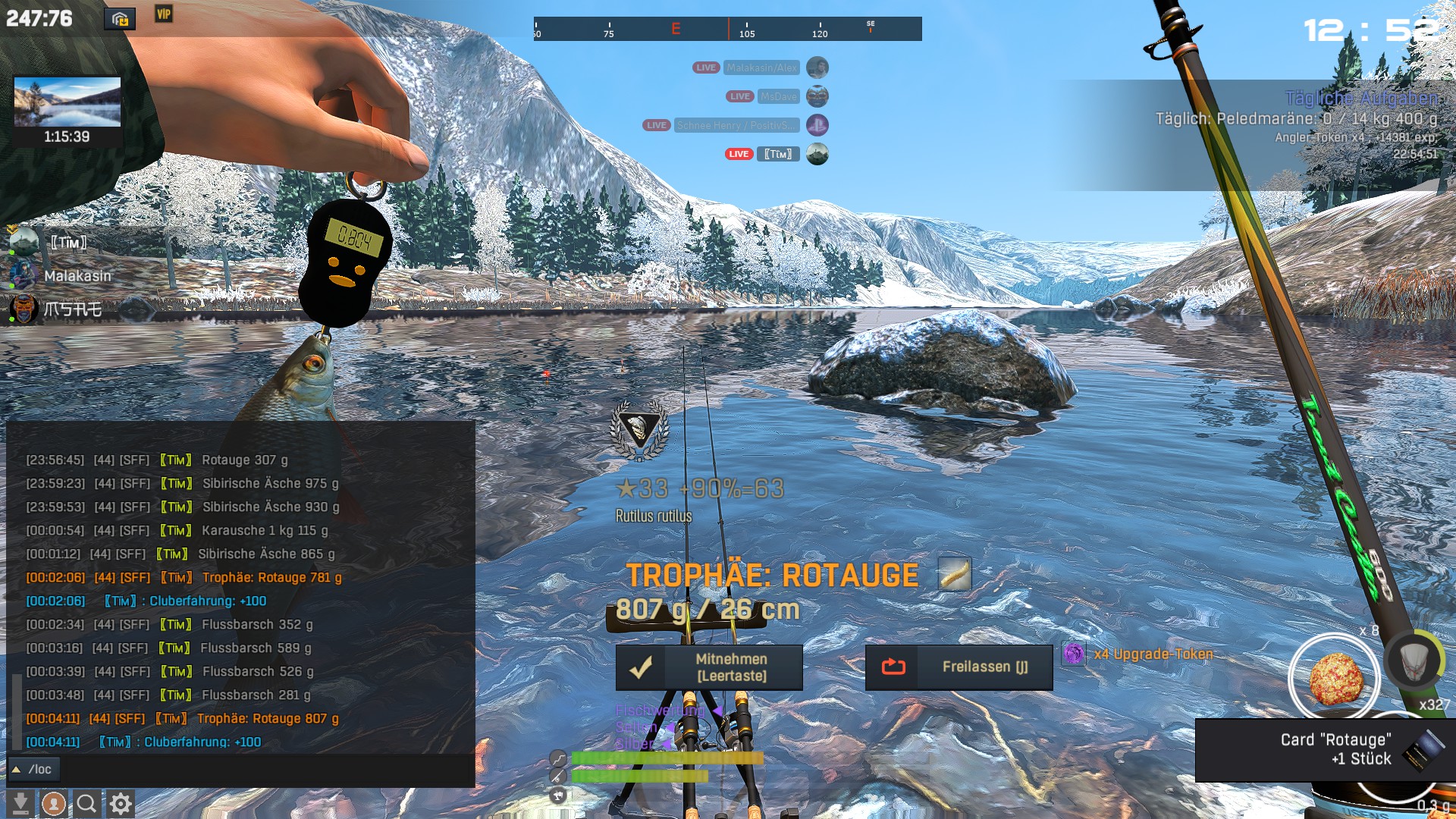Select the groundbait ball slot
1456x819 pixels.
[1335, 677]
